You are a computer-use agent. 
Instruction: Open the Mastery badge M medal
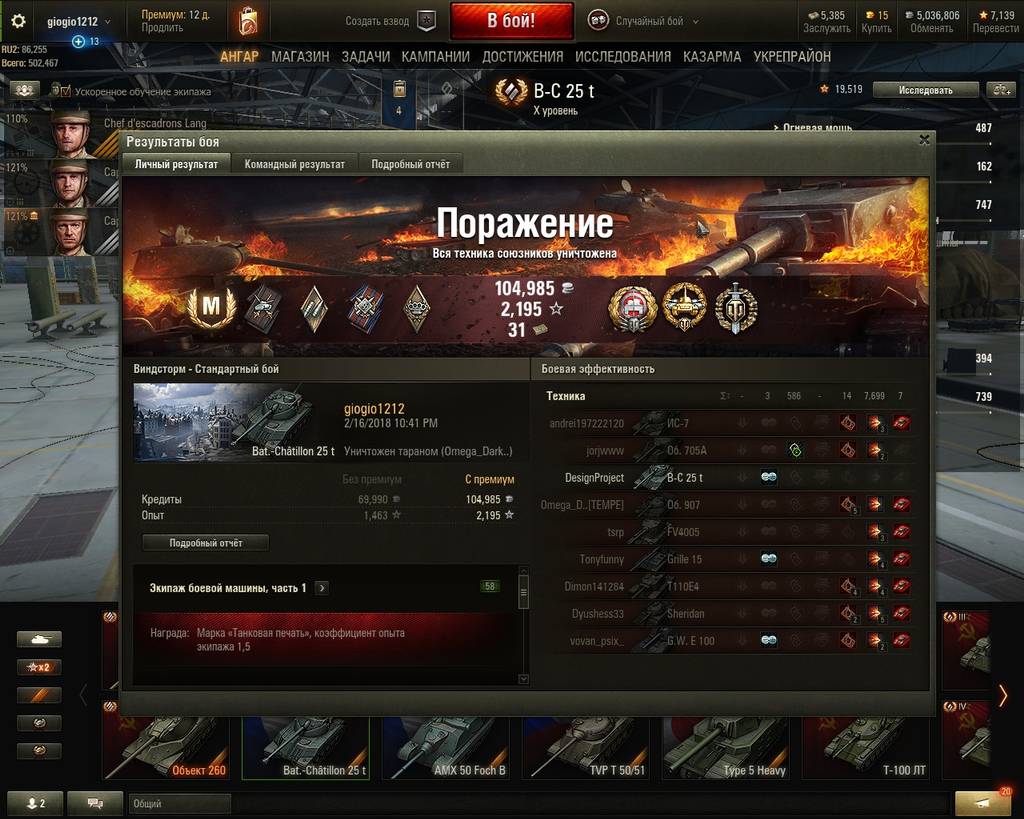211,308
